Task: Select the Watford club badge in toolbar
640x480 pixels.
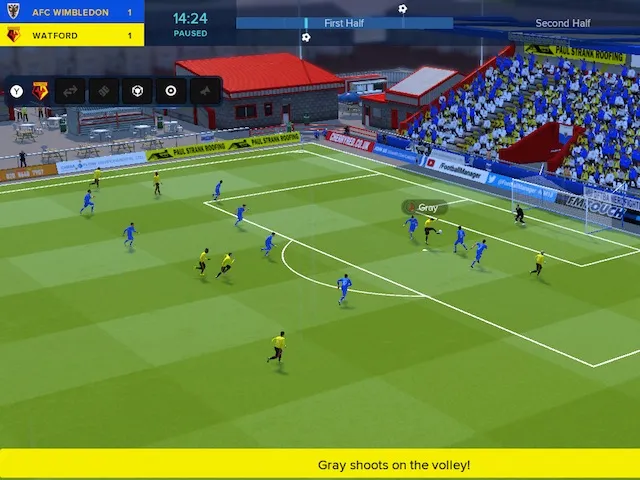Action: coord(40,91)
